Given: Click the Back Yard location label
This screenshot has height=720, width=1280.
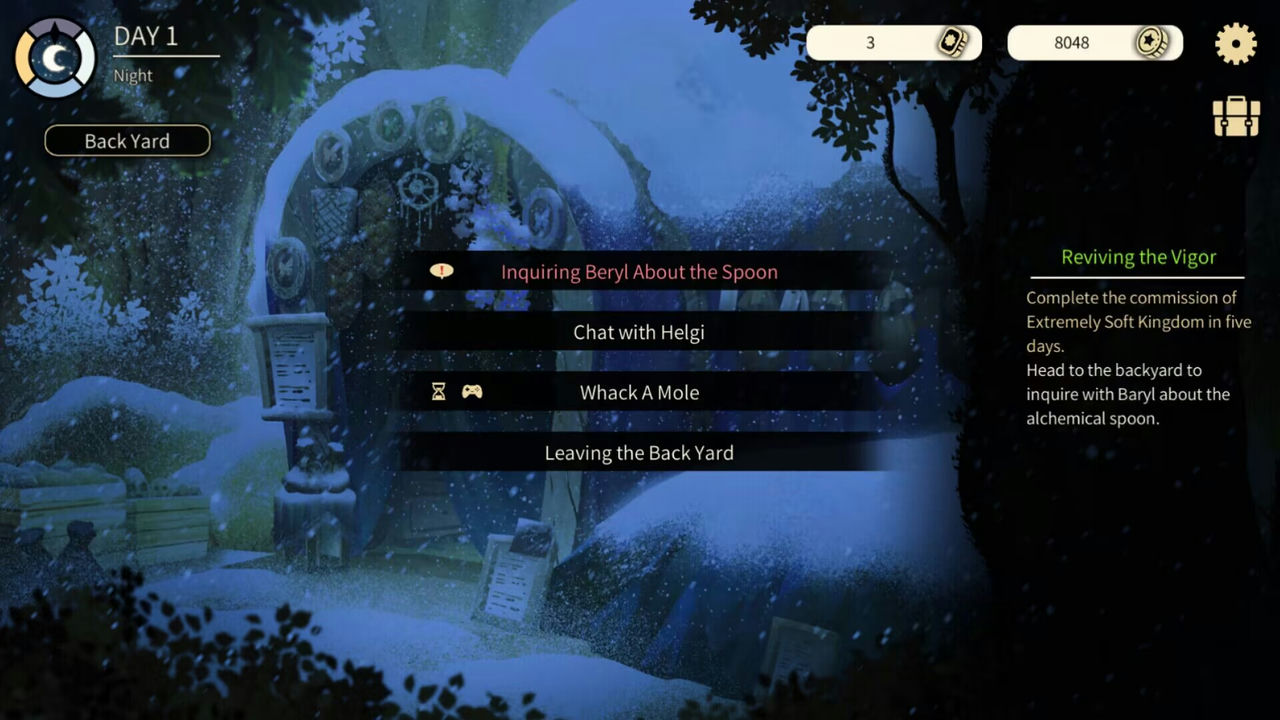Looking at the screenshot, I should pos(127,140).
